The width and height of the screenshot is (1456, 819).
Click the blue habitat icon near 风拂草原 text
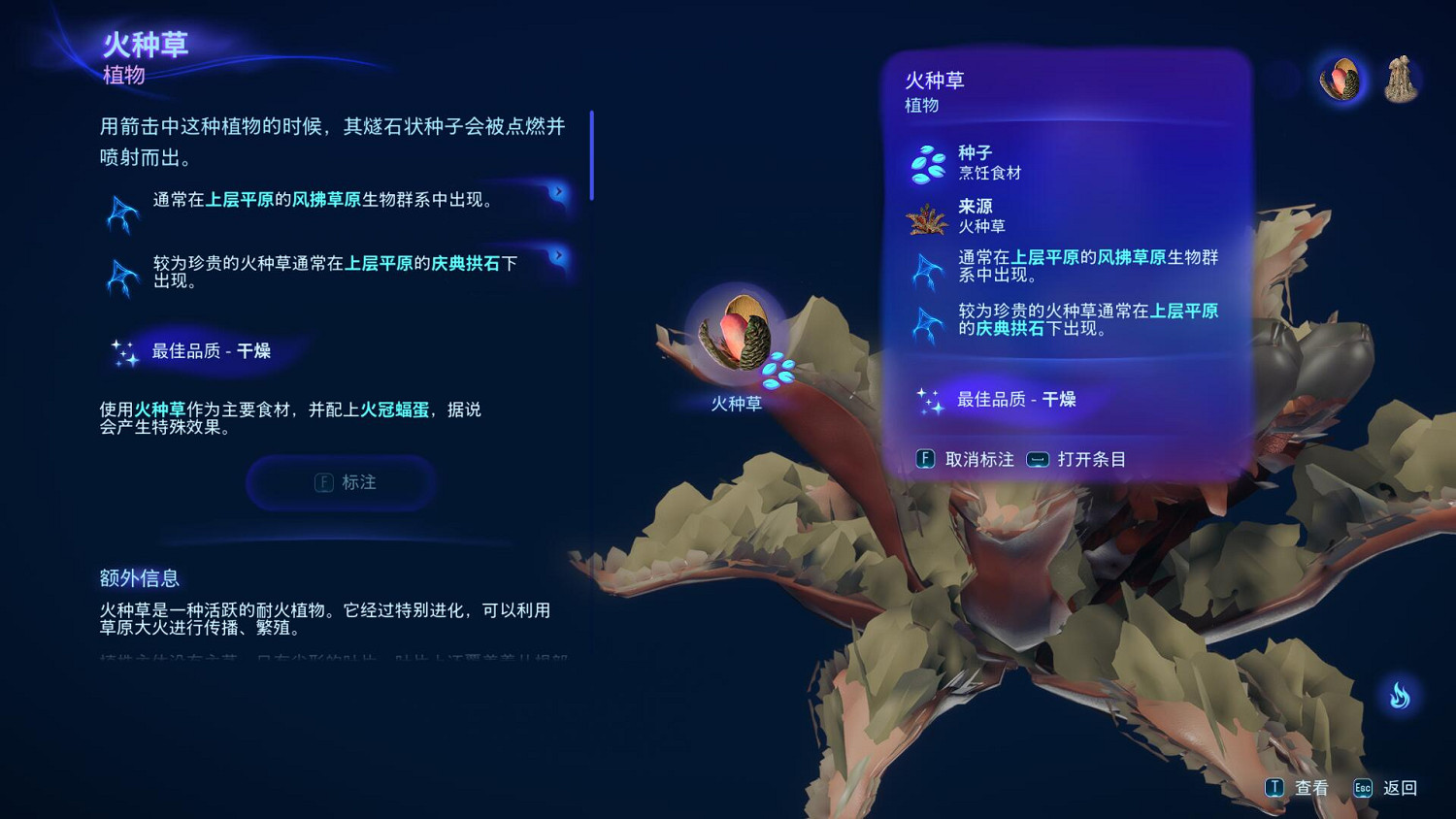pos(122,207)
